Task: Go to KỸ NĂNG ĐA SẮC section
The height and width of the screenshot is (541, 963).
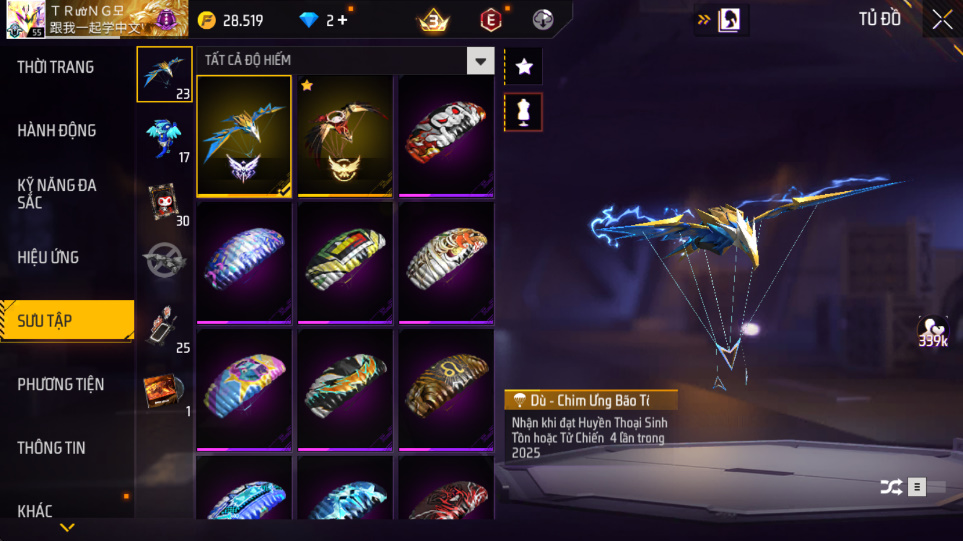Action: click(x=57, y=194)
